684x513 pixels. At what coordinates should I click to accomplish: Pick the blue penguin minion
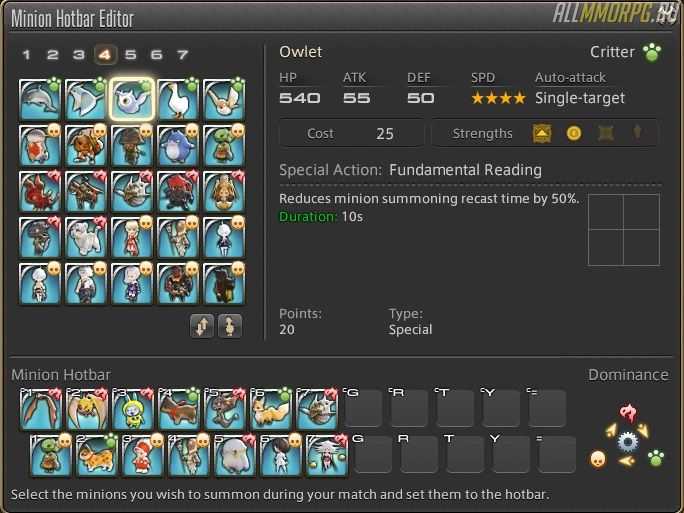[178, 146]
